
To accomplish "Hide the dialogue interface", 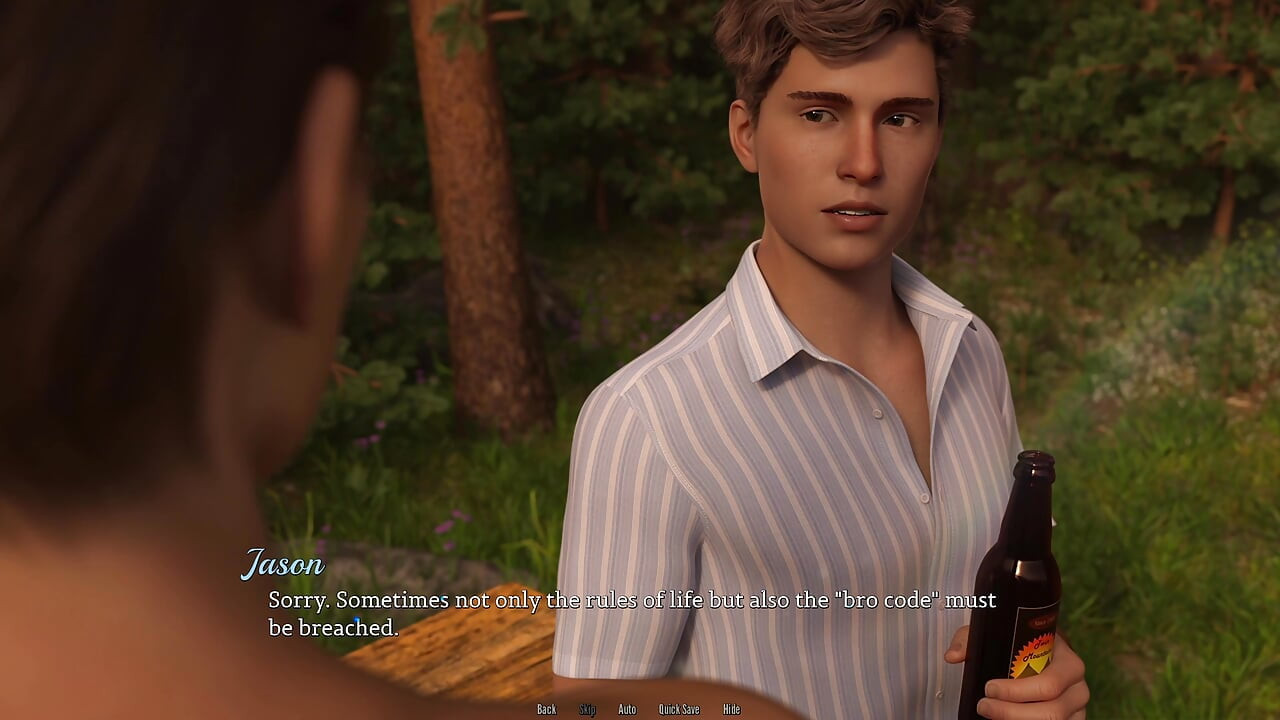I will point(732,709).
